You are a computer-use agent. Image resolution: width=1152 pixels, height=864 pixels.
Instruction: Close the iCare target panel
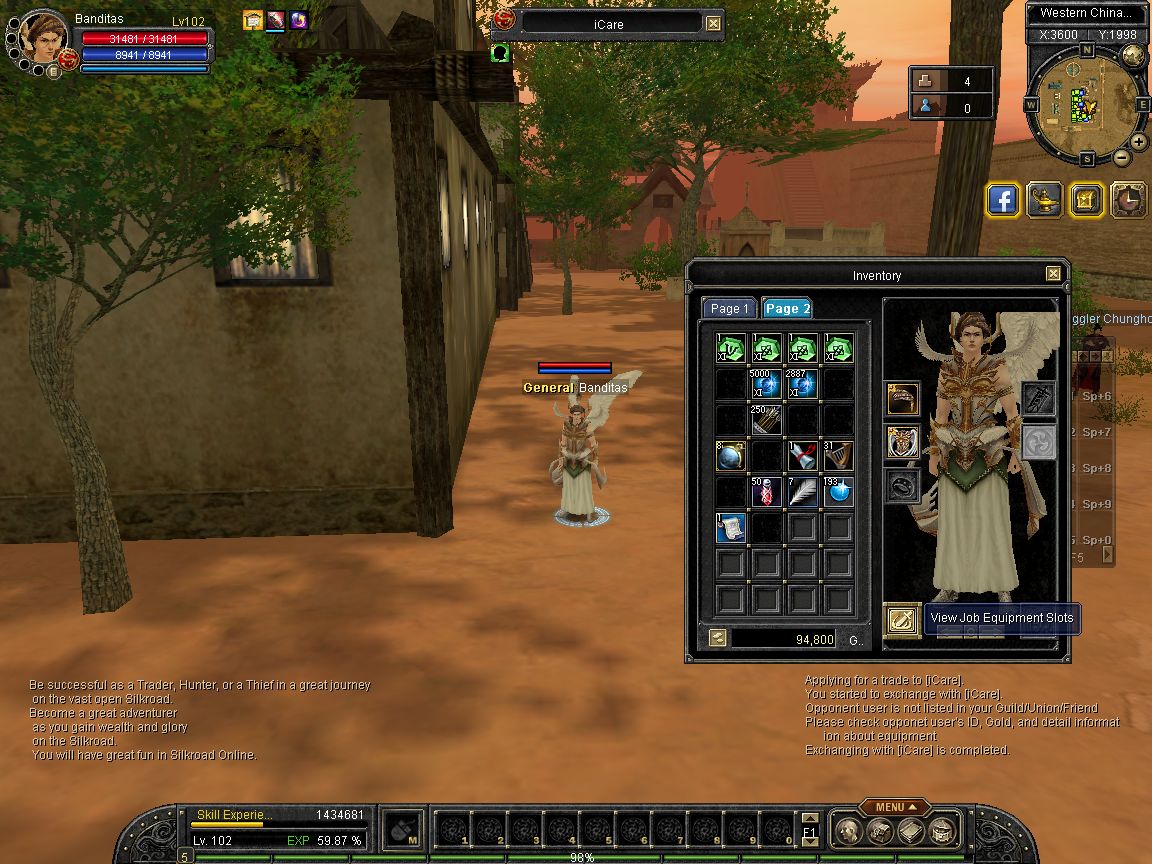click(713, 24)
